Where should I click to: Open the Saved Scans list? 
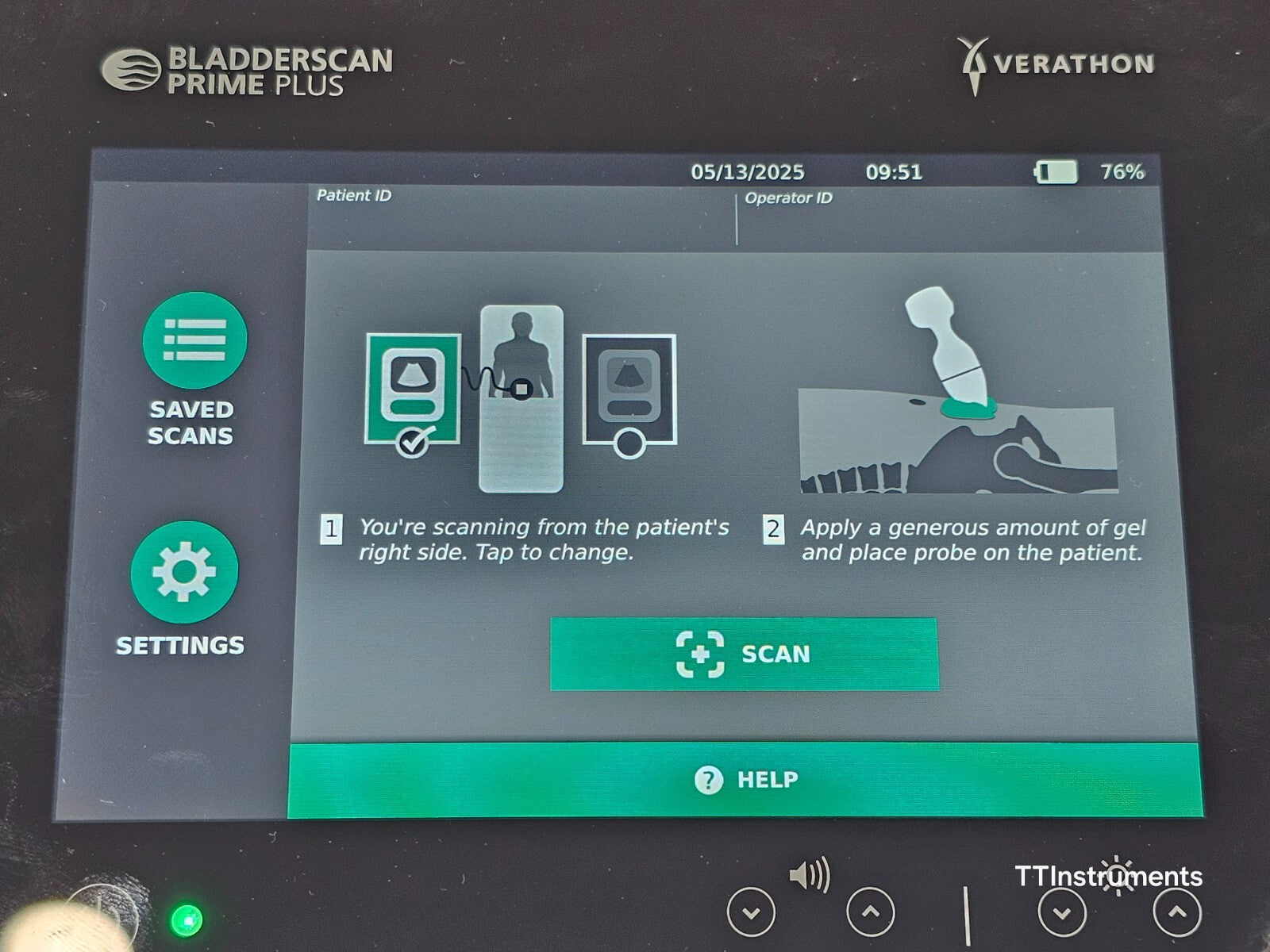[x=194, y=341]
